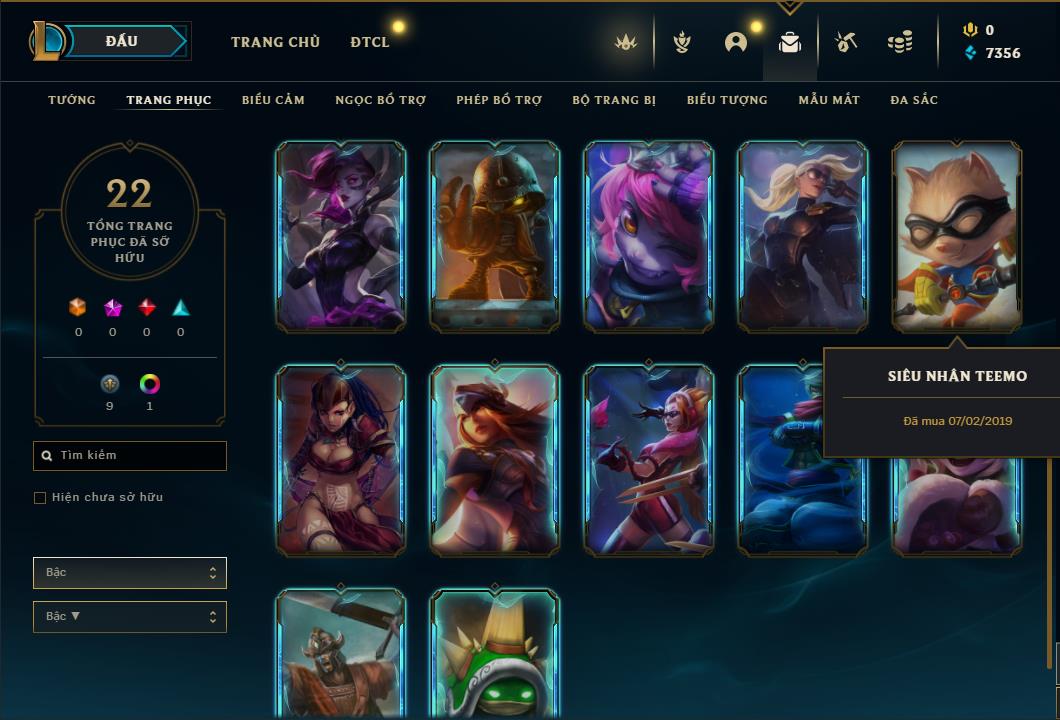Open the ĐTCL menu entry

click(370, 42)
